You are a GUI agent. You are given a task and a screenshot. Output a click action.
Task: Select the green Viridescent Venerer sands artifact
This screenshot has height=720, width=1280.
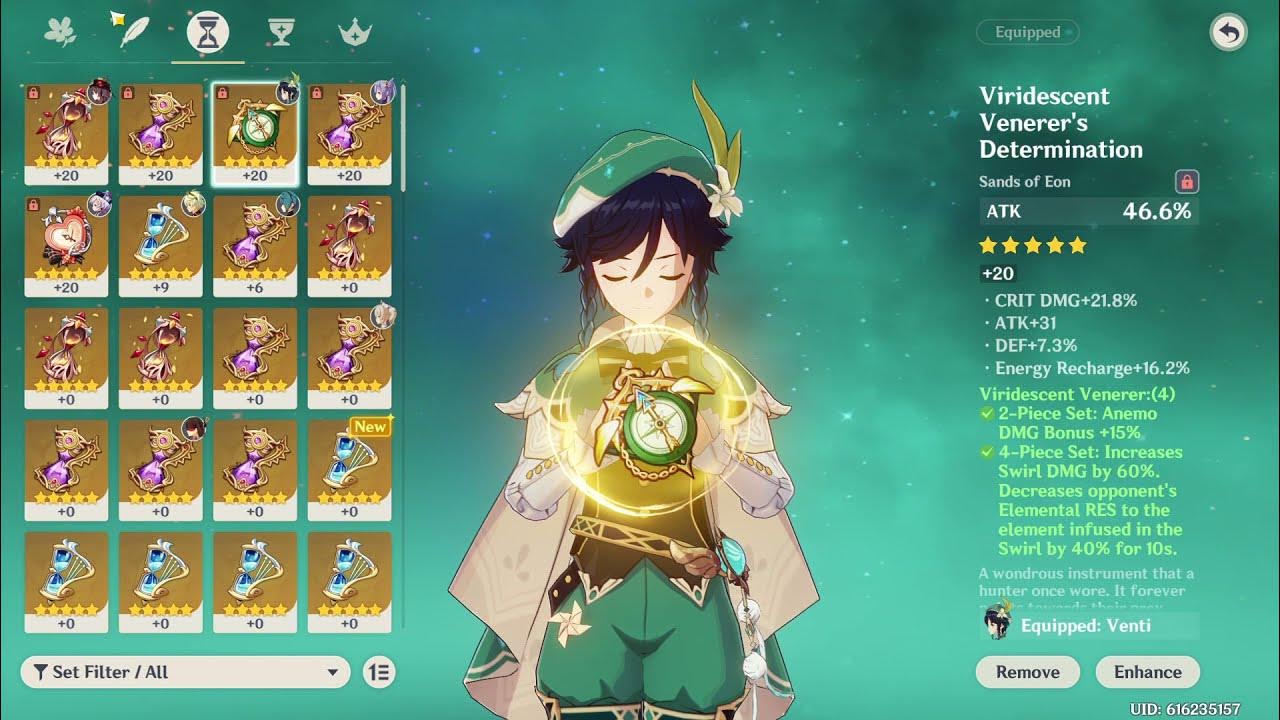[255, 133]
